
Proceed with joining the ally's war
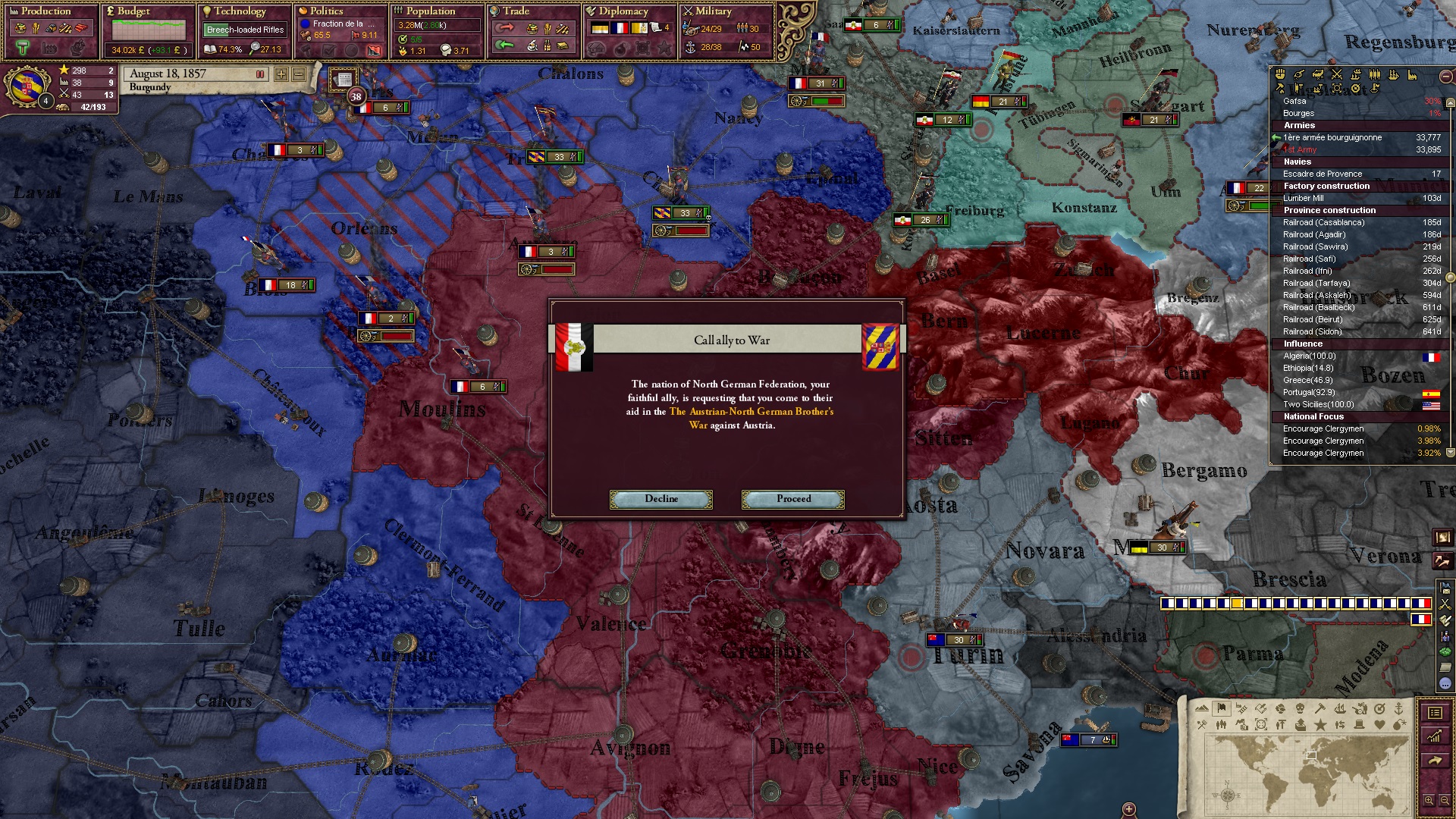(x=793, y=499)
